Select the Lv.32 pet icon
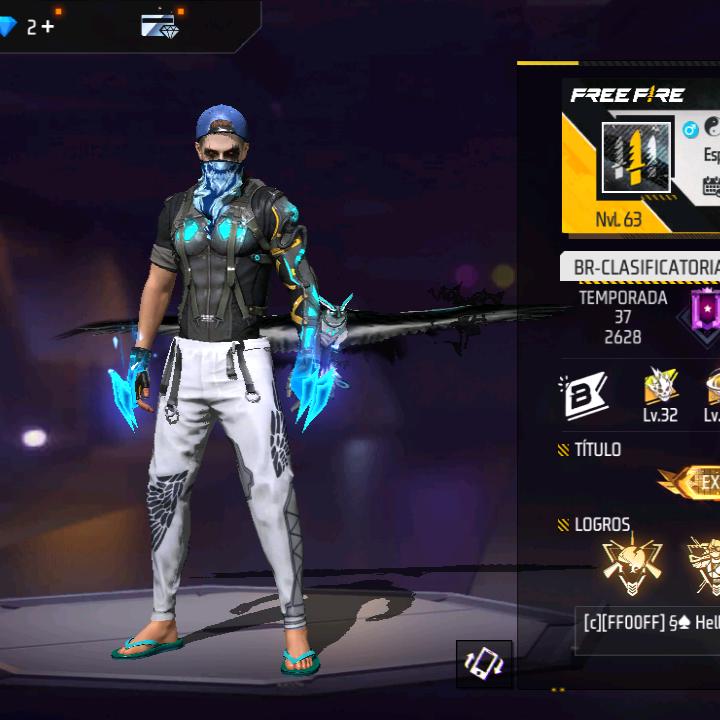The height and width of the screenshot is (720, 720). 659,393
